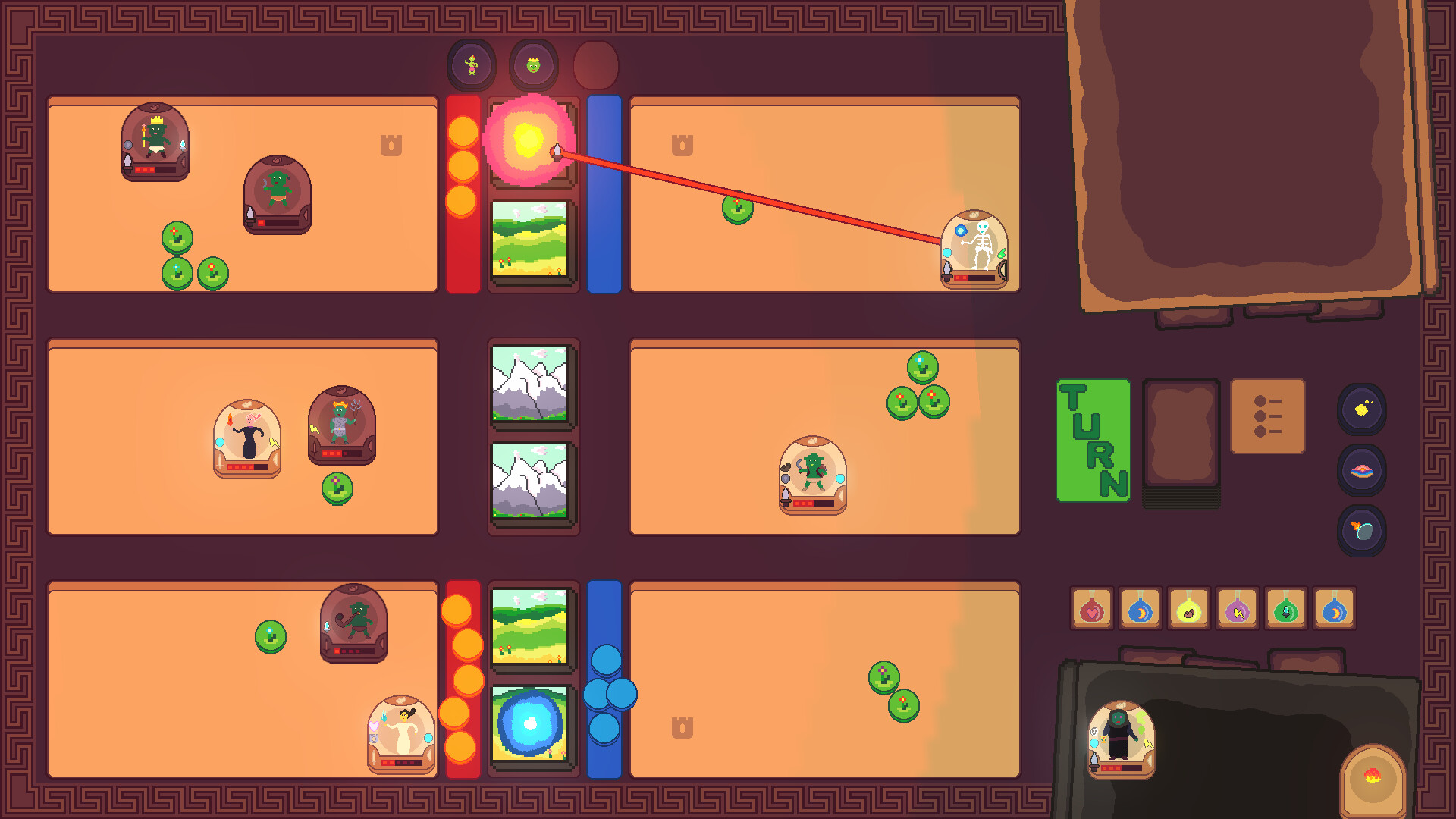Select the yellow seed potion
Screen dimensions: 1456x819
[x=1190, y=608]
